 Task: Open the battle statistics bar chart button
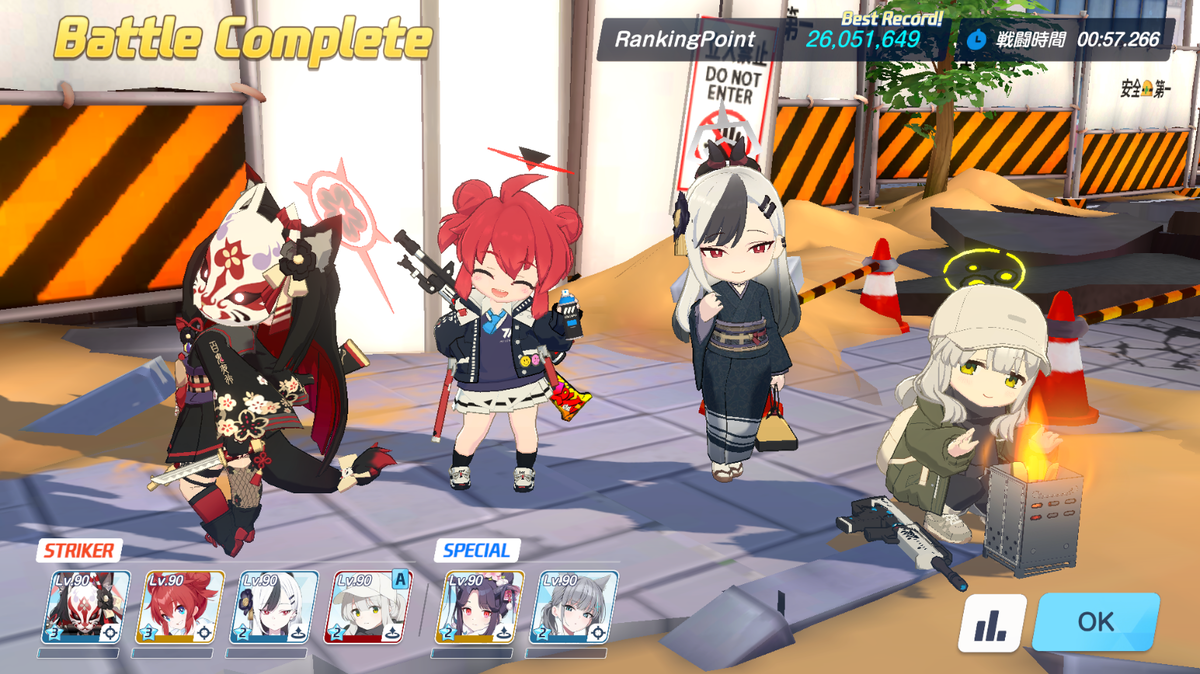(x=992, y=623)
